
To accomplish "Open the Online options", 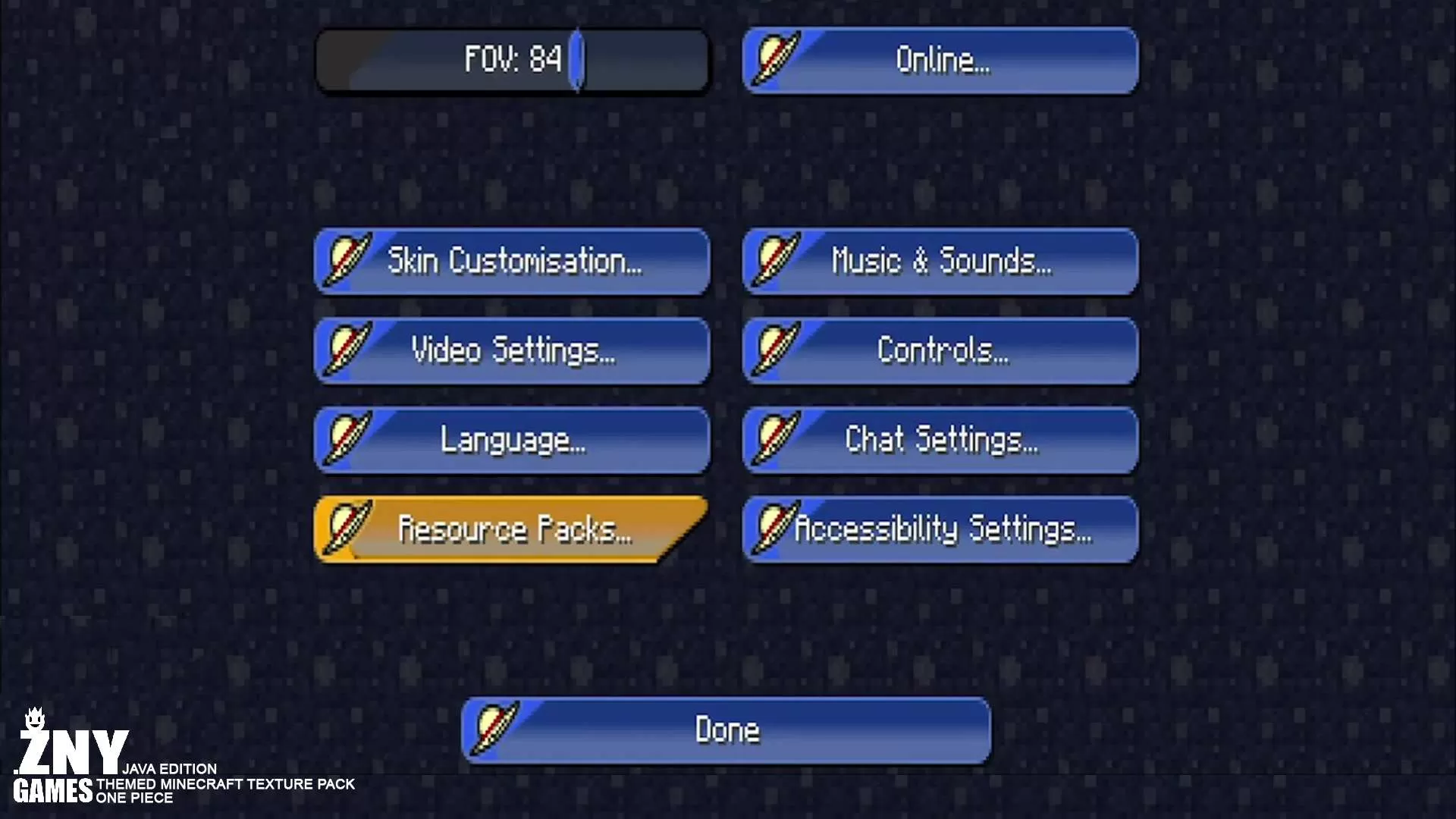I will click(x=940, y=61).
